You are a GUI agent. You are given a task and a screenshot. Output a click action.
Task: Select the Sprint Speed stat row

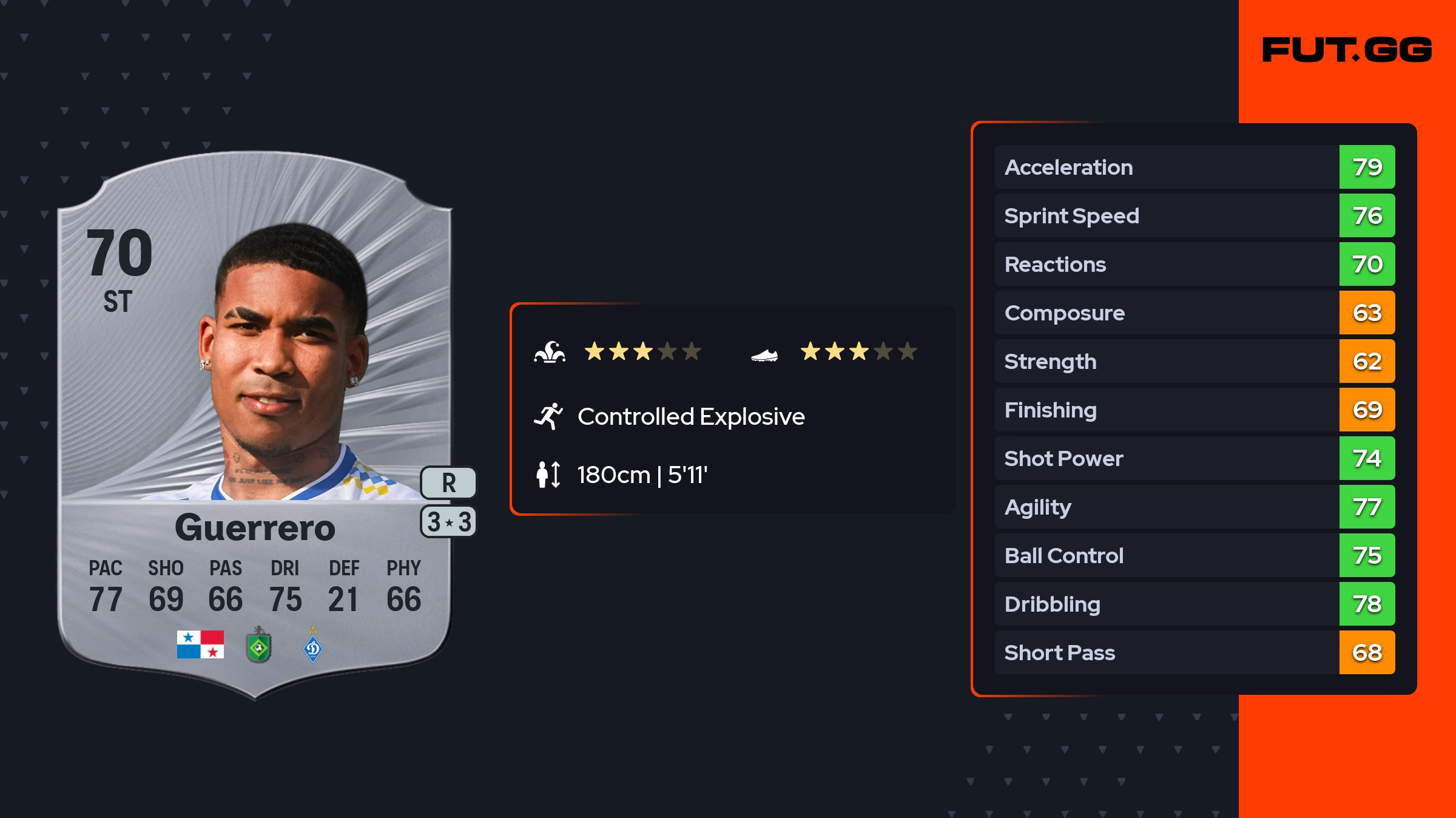point(1194,215)
